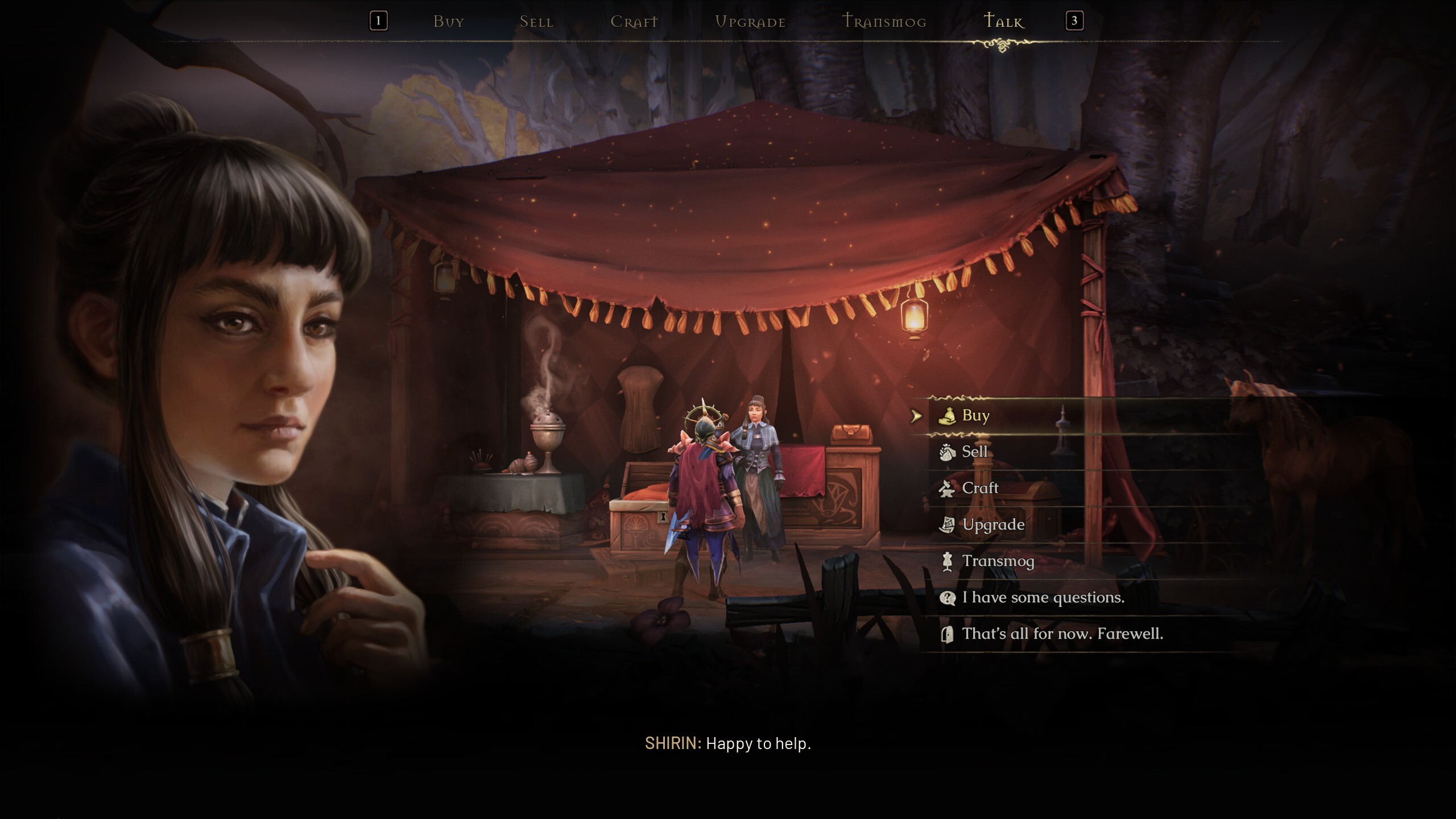
Task: Switch to the Buy tab
Action: 449,22
